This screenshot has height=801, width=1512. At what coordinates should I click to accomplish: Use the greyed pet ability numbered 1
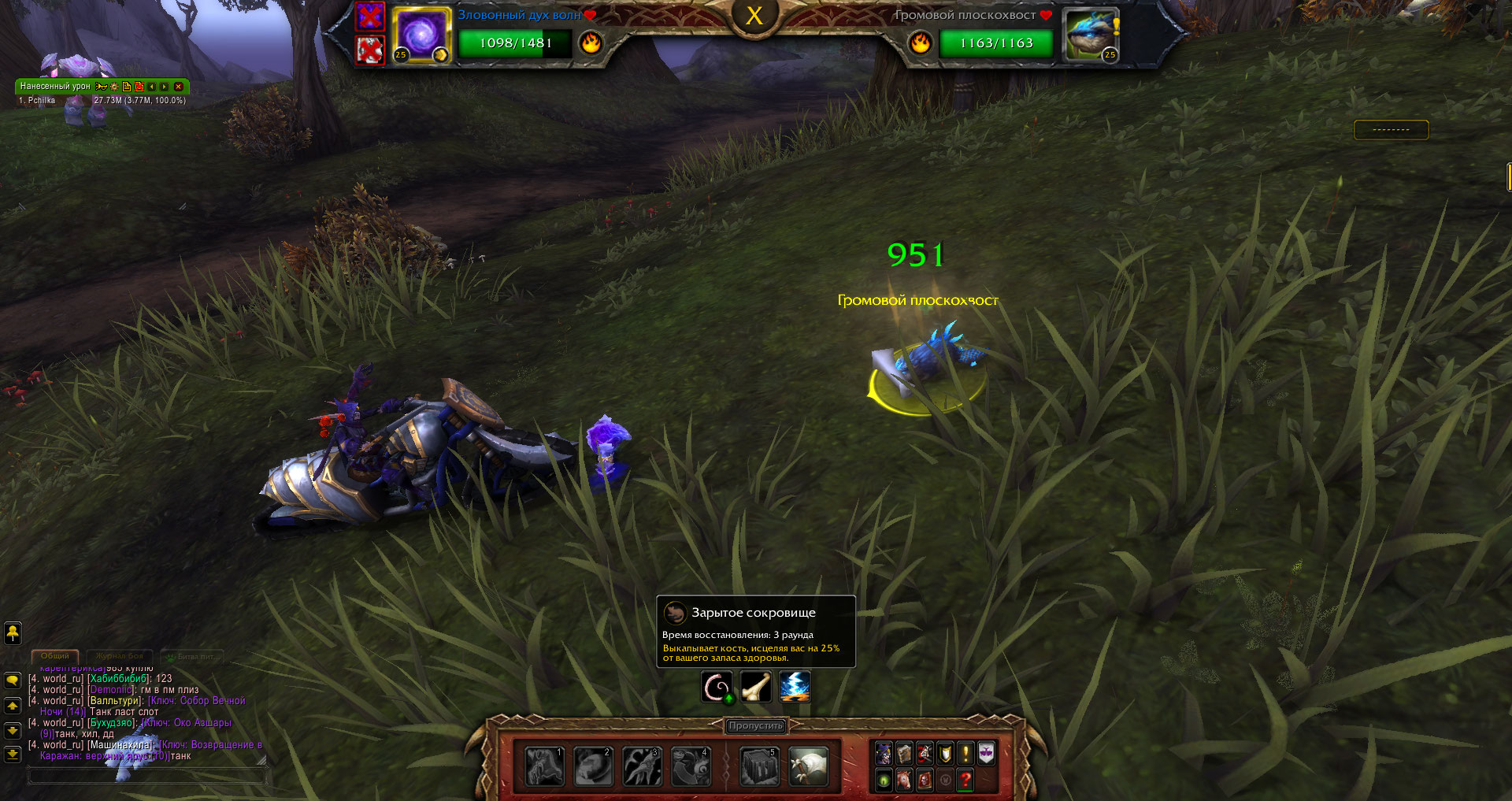(x=544, y=766)
